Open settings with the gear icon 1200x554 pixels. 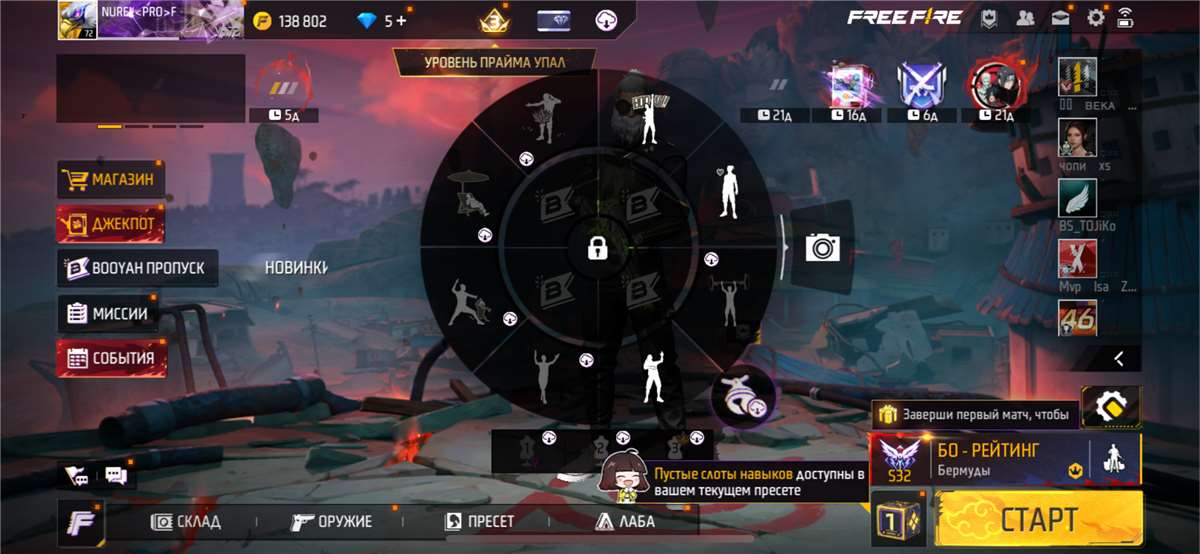[x=1096, y=17]
